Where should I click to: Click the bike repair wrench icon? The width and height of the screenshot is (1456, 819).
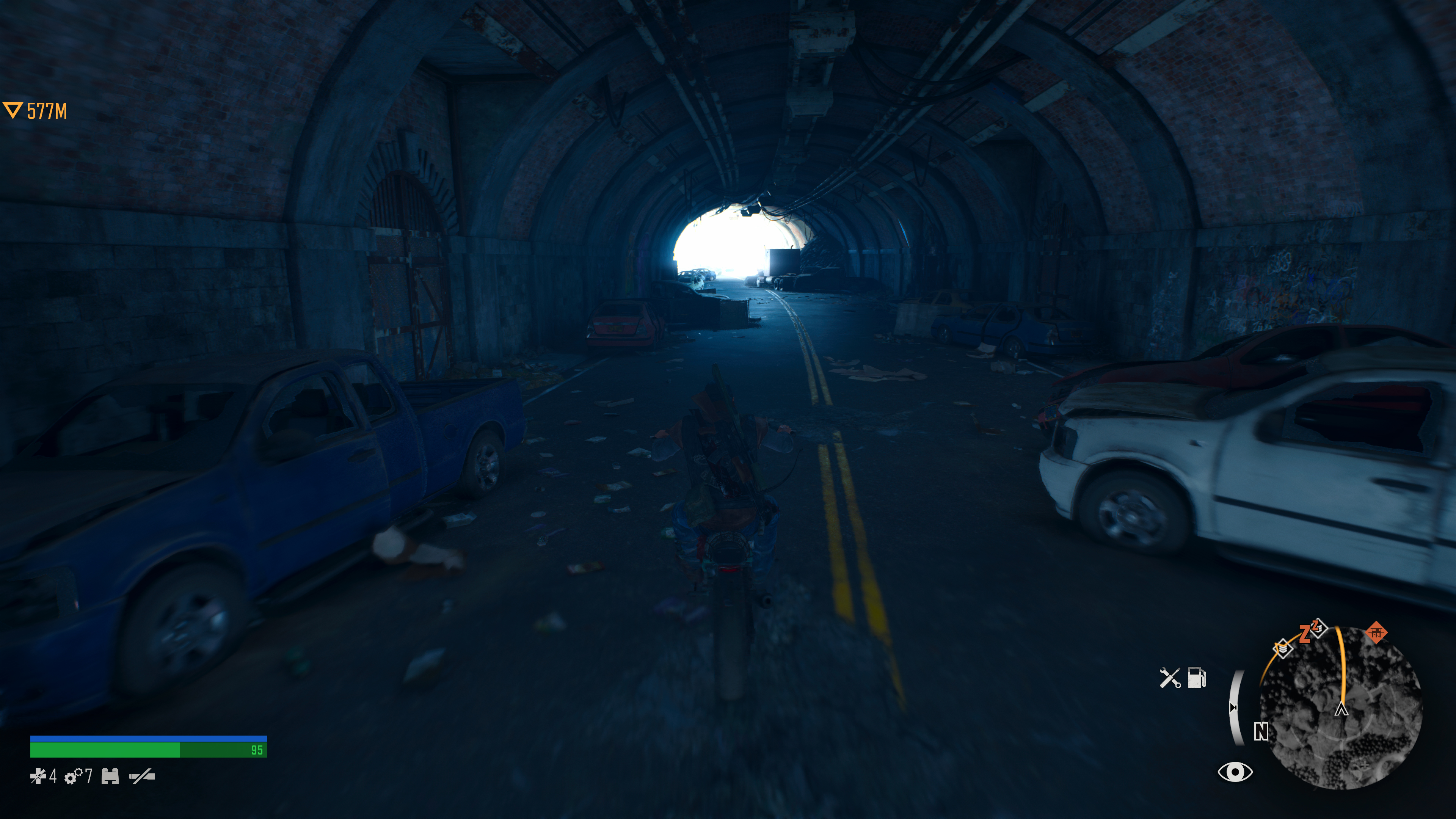[1169, 678]
